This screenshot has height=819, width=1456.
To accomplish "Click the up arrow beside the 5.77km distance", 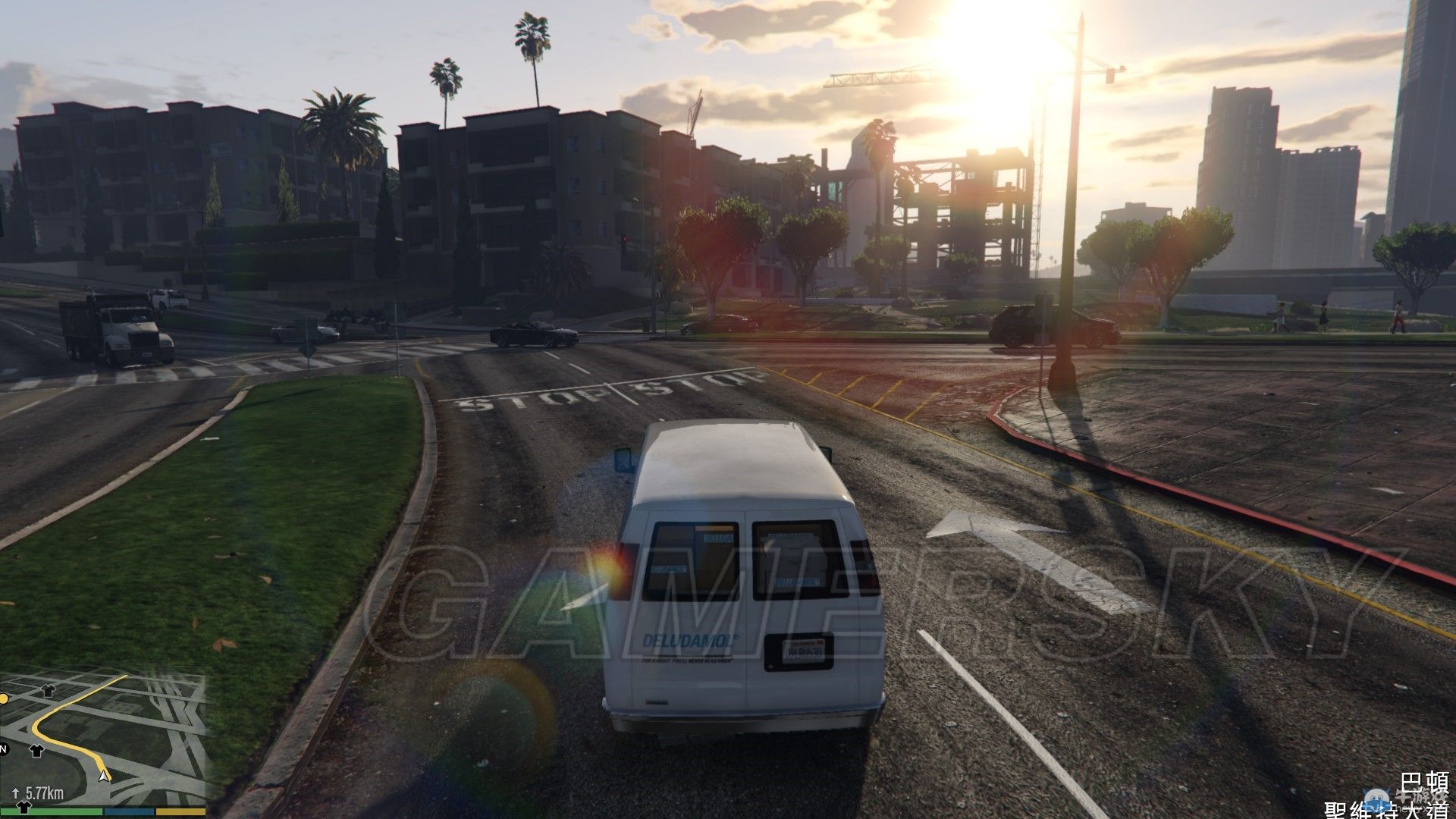I will tap(15, 792).
